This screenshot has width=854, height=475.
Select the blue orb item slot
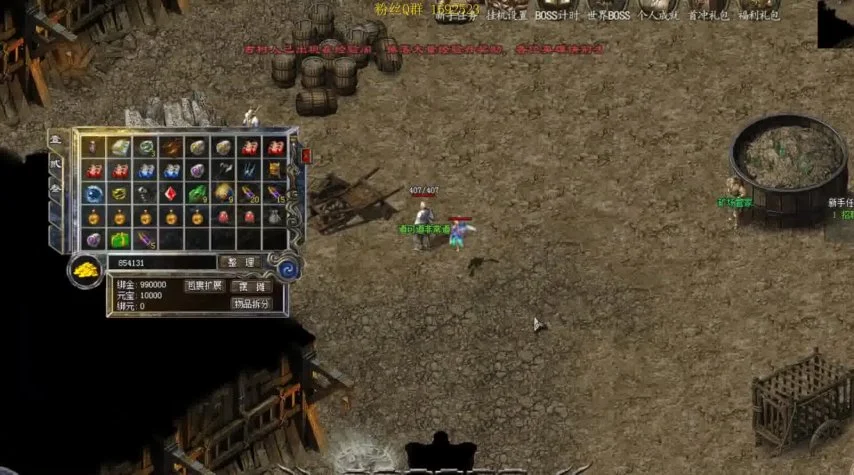(x=94, y=193)
